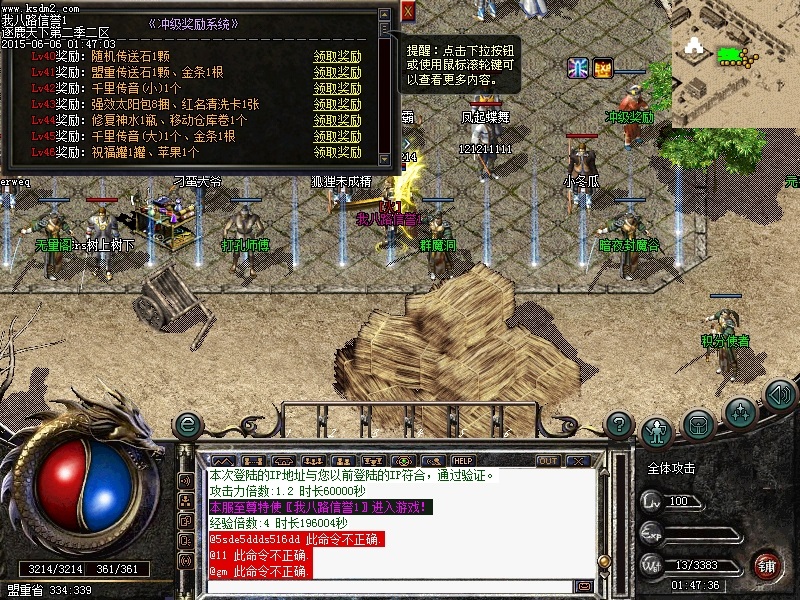Open the skills button beside the speaker

740,410
